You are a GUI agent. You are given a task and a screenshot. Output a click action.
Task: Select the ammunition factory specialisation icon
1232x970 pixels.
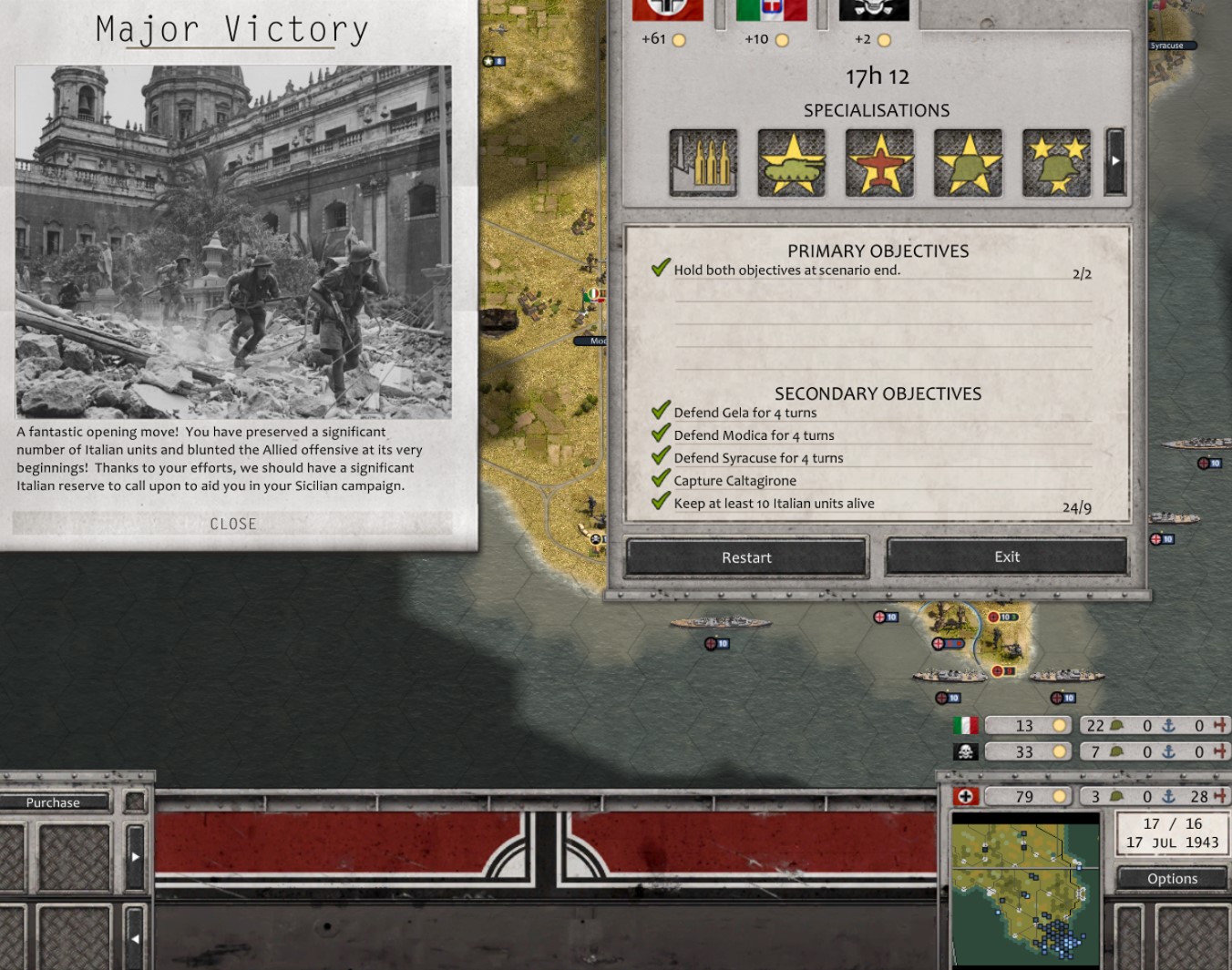point(703,162)
